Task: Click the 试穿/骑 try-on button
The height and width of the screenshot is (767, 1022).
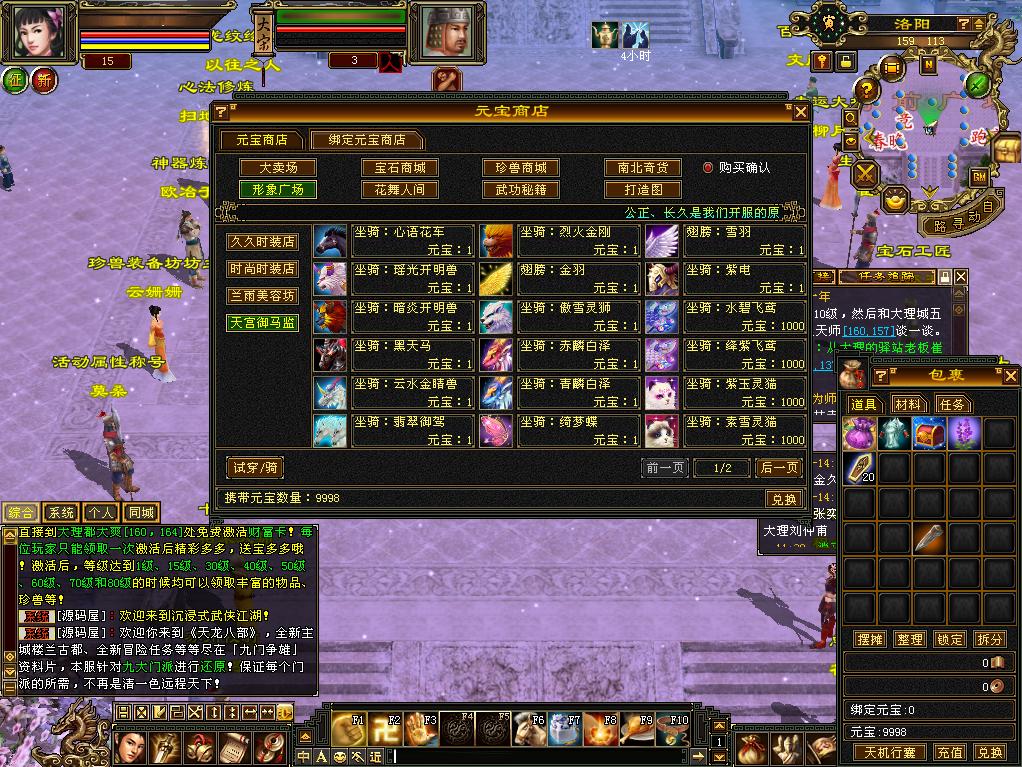Action: coord(255,467)
